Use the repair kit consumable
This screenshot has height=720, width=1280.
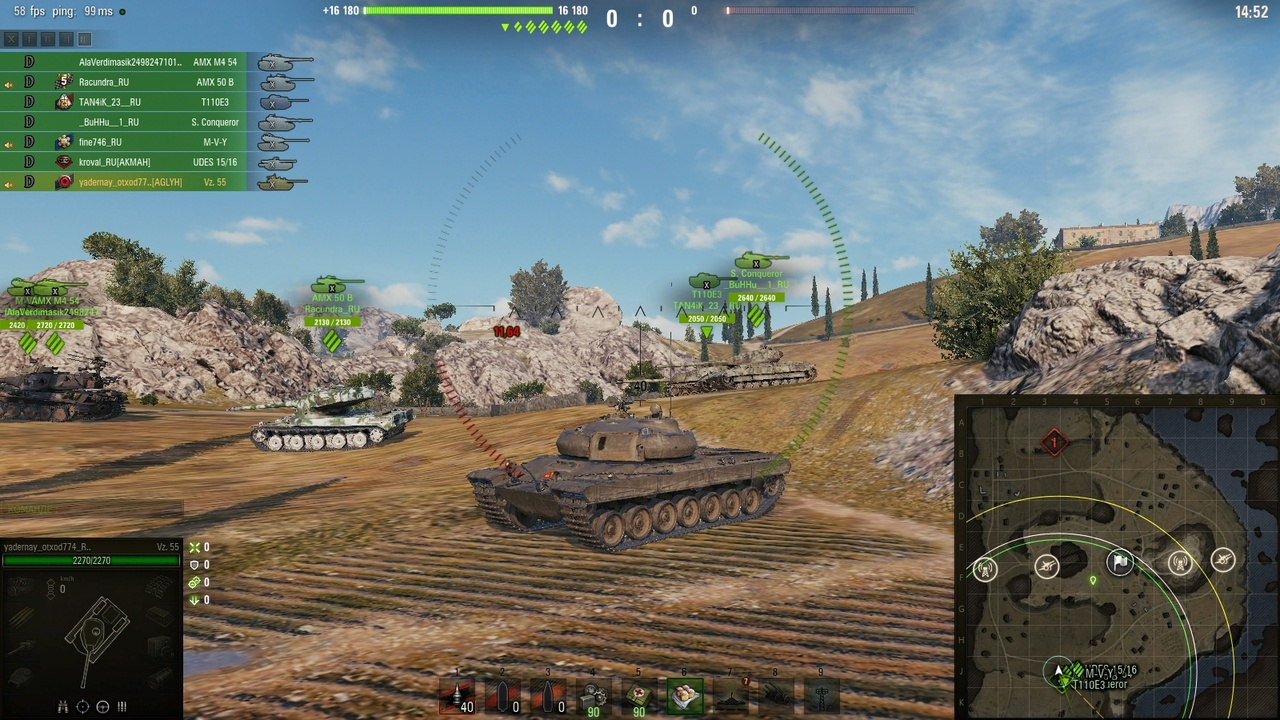[593, 696]
